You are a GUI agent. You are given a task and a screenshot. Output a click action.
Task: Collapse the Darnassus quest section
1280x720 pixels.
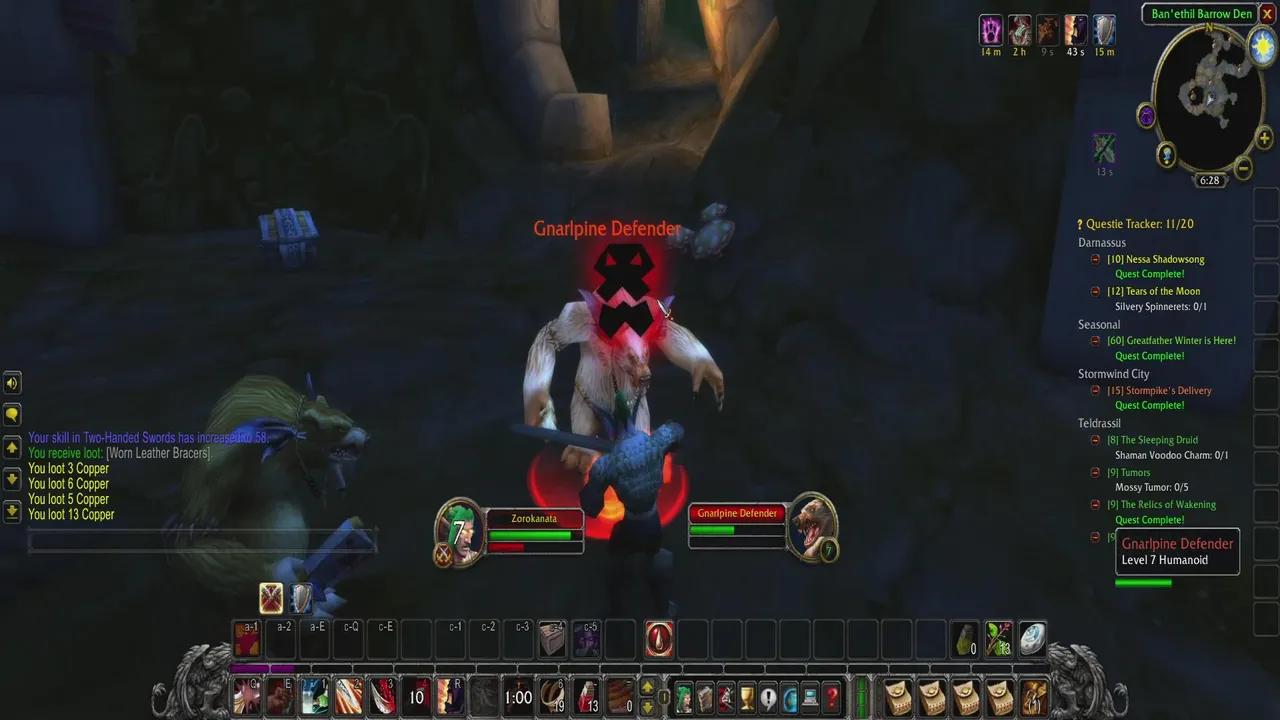click(x=1102, y=242)
